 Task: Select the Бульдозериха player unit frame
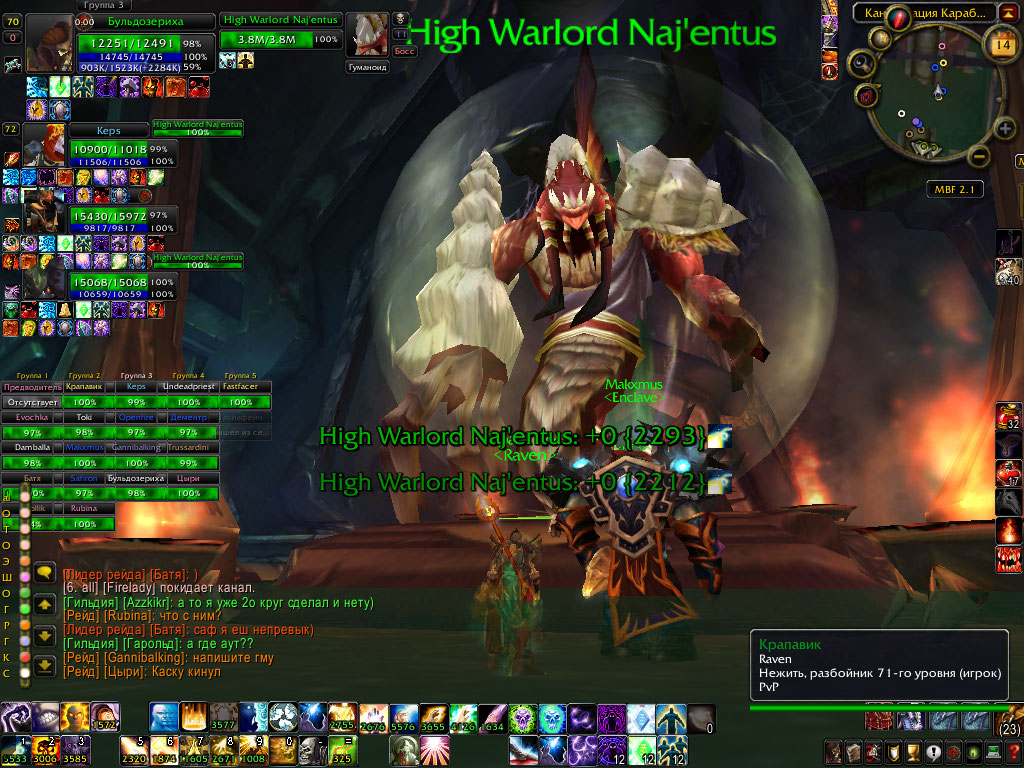(146, 21)
